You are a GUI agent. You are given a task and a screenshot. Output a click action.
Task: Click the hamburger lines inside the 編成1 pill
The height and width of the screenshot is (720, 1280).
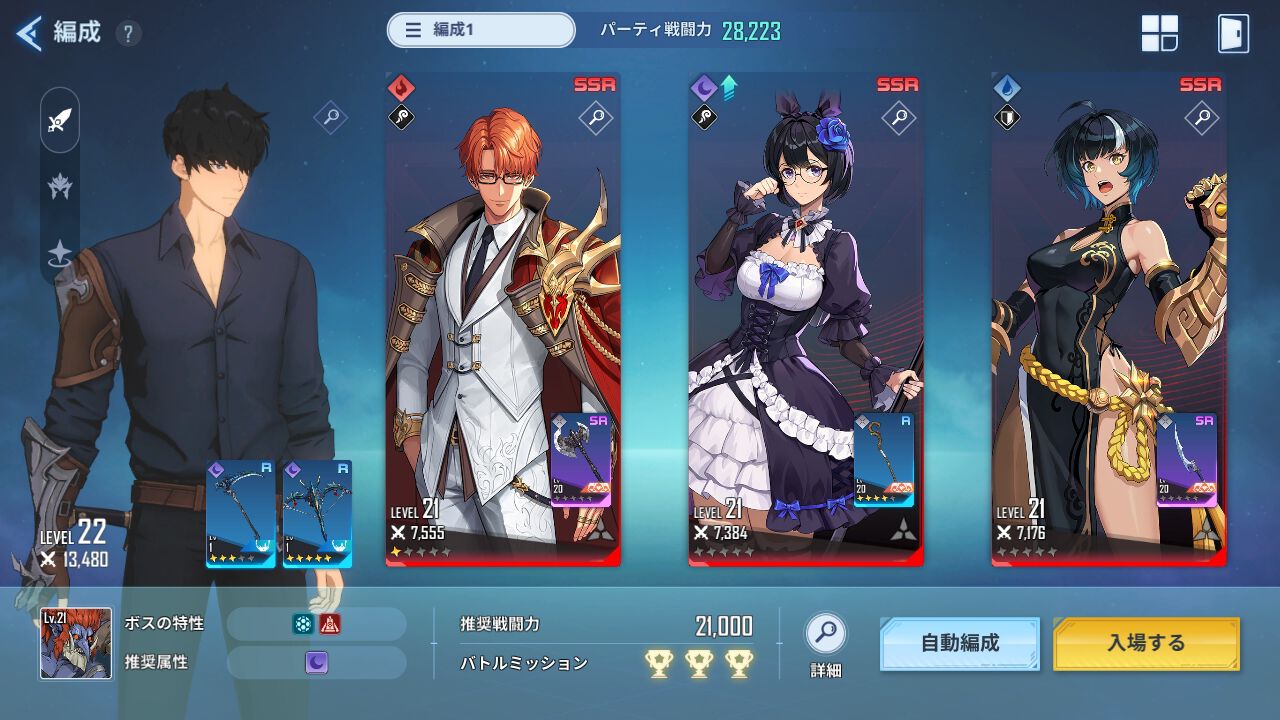[413, 31]
